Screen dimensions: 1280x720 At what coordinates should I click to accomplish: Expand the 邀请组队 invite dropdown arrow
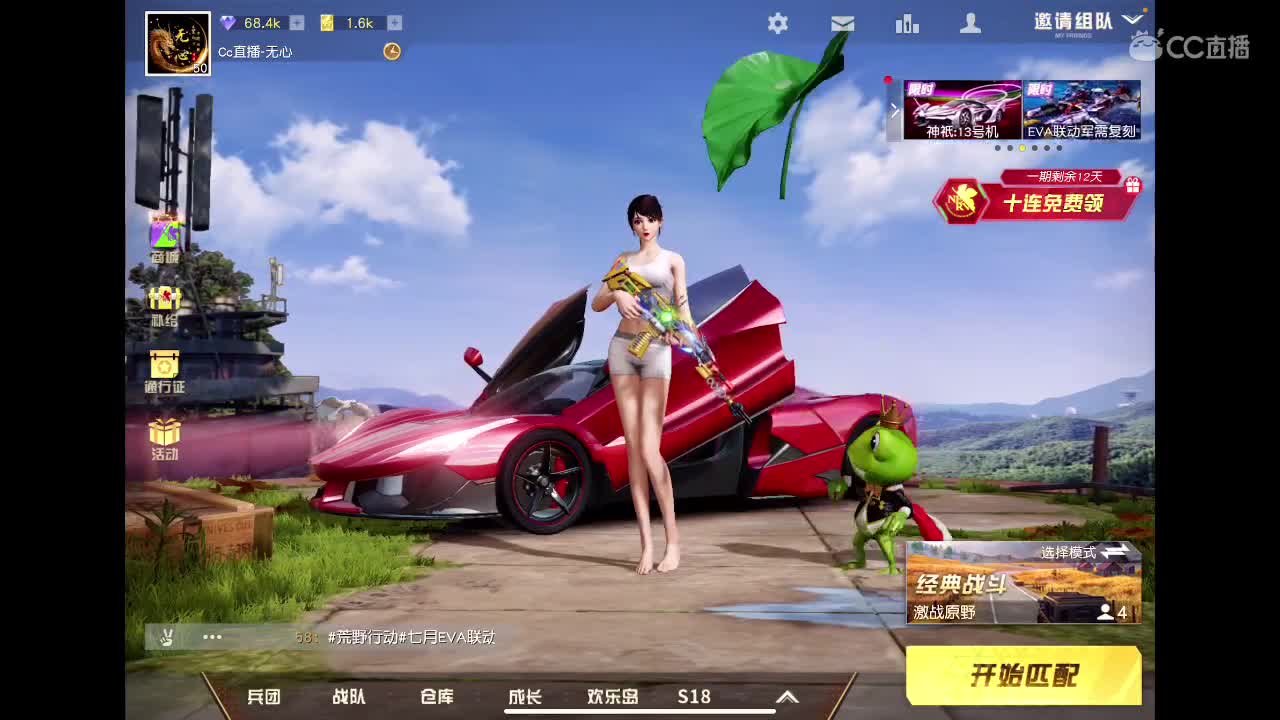coord(1133,17)
